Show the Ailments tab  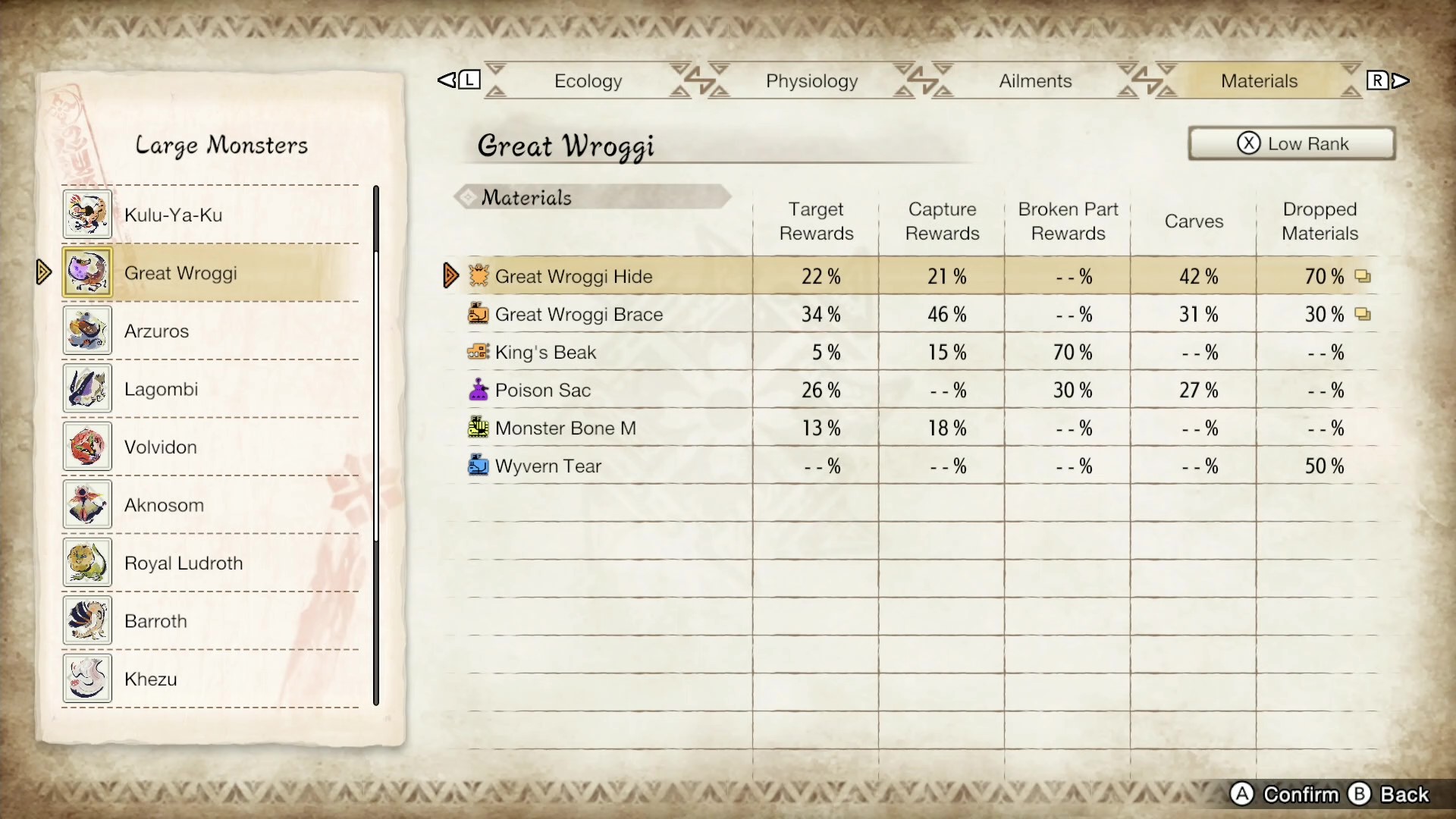coord(1035,81)
